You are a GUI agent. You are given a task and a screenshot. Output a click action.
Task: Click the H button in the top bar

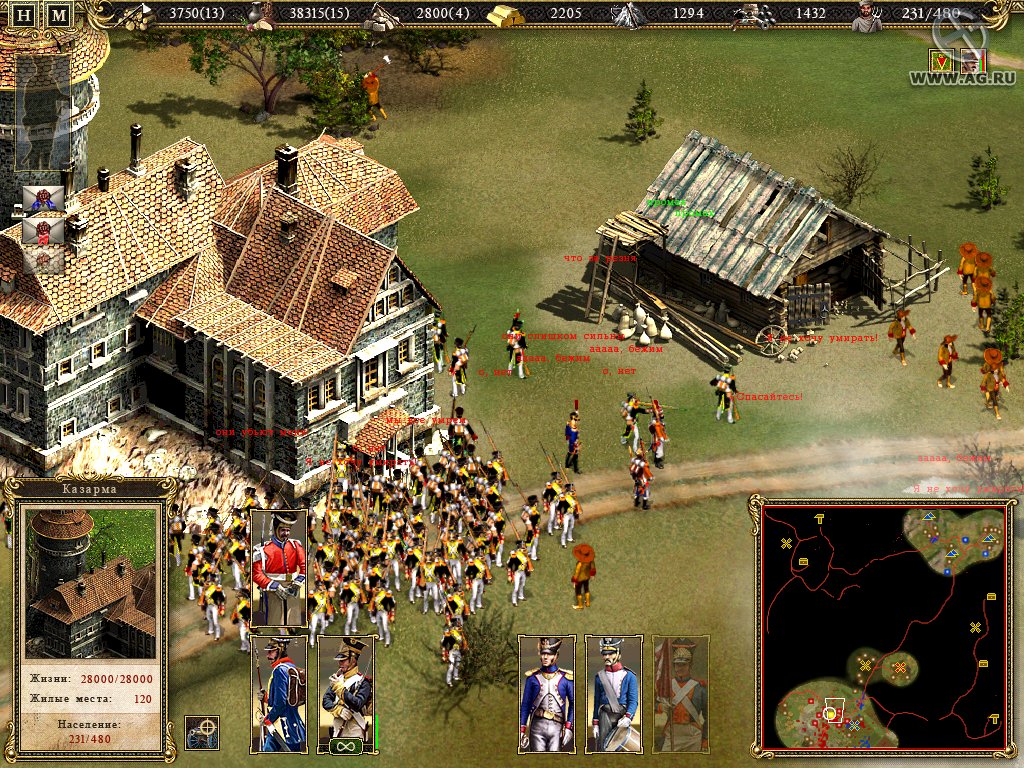pos(27,15)
